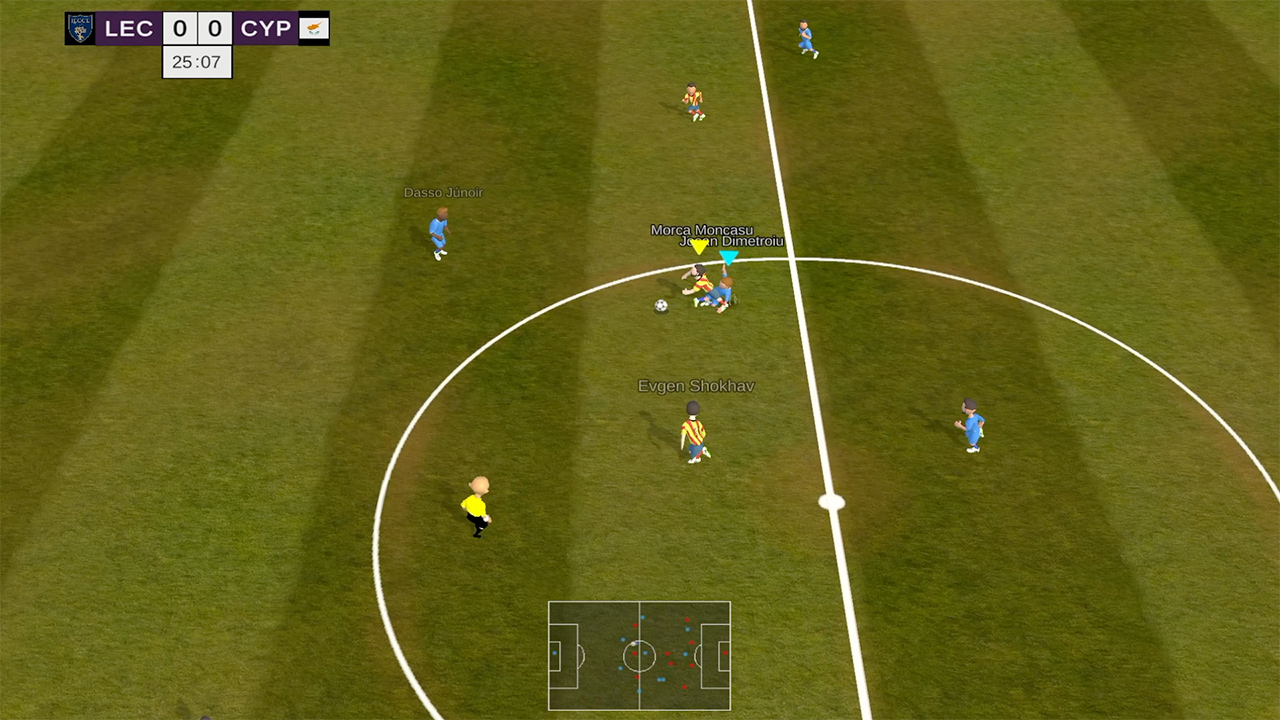Click the 25:07 match timer

tap(197, 62)
